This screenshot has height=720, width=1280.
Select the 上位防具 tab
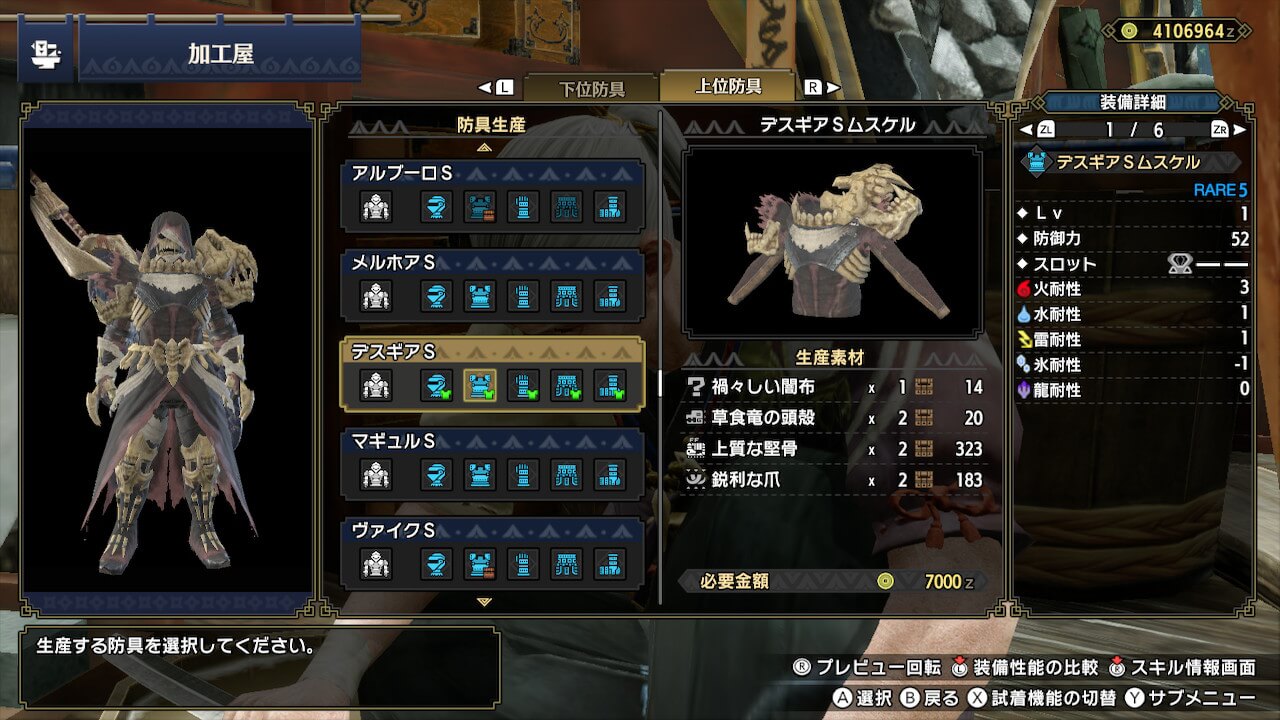point(728,86)
